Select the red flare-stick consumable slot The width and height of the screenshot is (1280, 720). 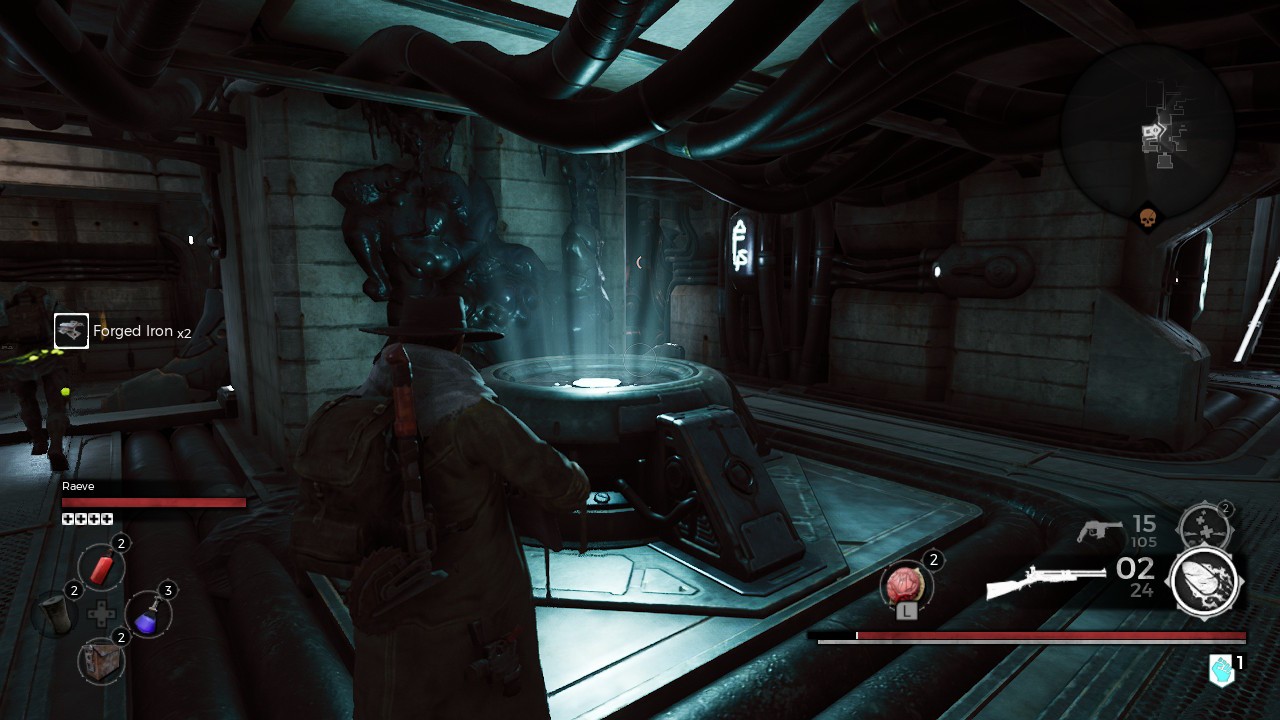pyautogui.click(x=101, y=568)
